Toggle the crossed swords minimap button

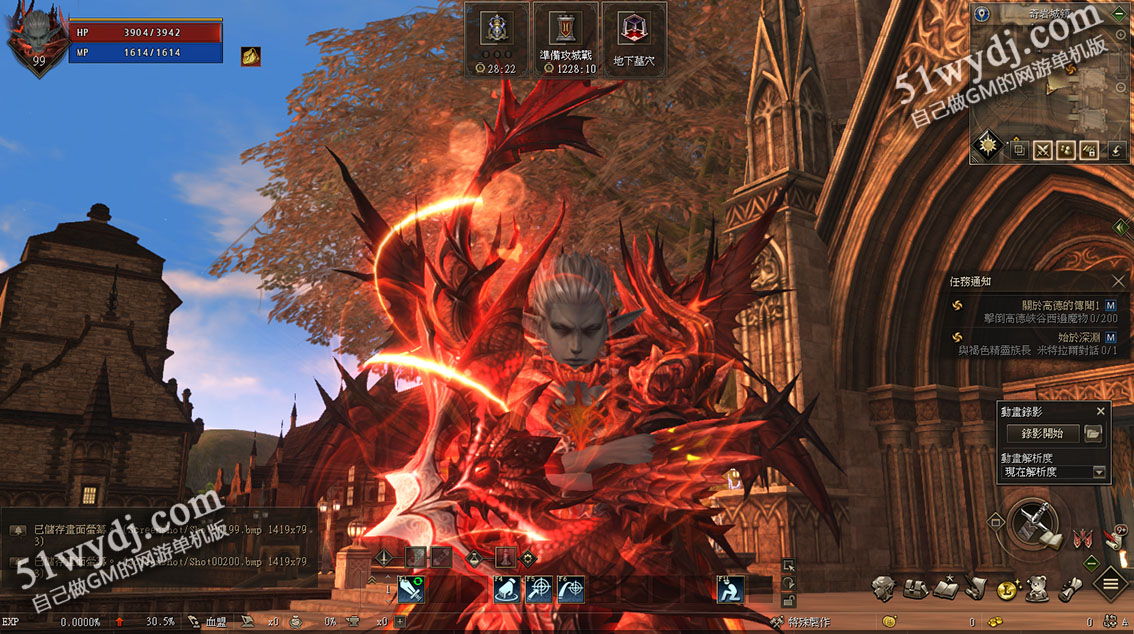coord(1043,150)
